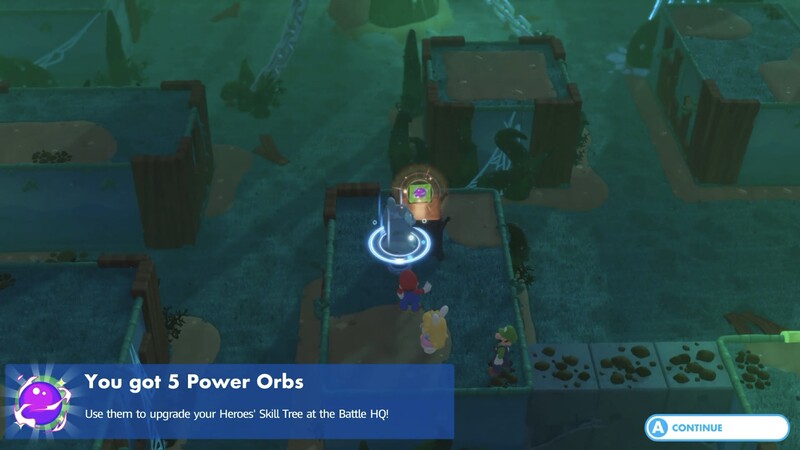The width and height of the screenshot is (800, 450).
Task: Continue past the Power Orbs notification
Action: [x=716, y=427]
